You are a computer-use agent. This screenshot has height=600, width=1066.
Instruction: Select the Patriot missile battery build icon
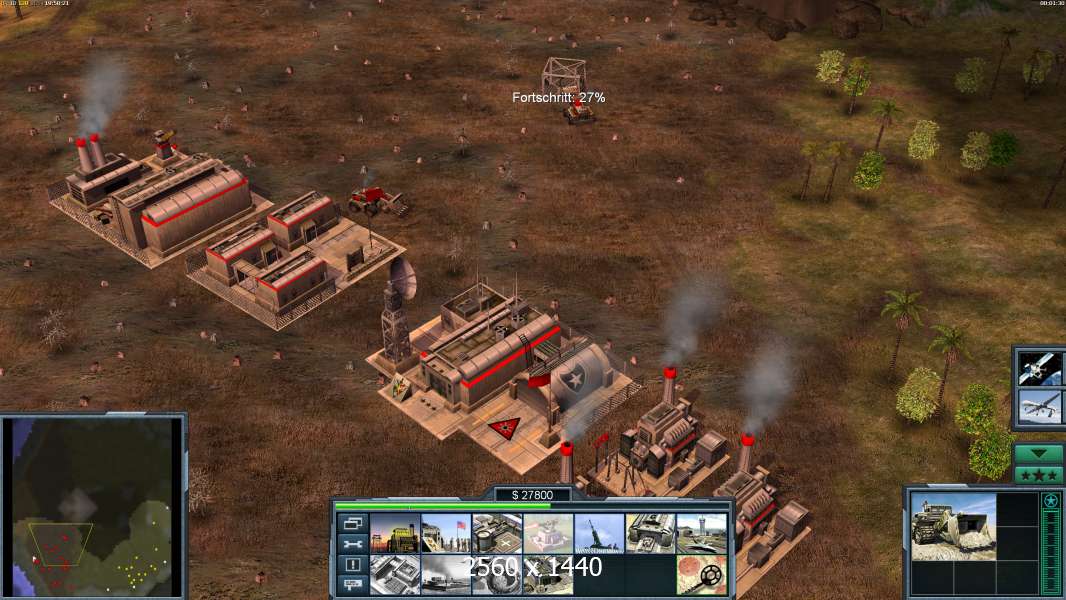599,533
